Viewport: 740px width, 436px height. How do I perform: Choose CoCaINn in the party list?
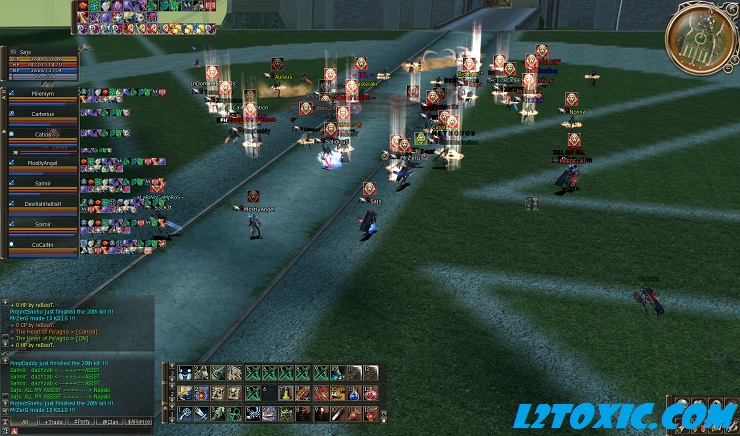pyautogui.click(x=43, y=246)
